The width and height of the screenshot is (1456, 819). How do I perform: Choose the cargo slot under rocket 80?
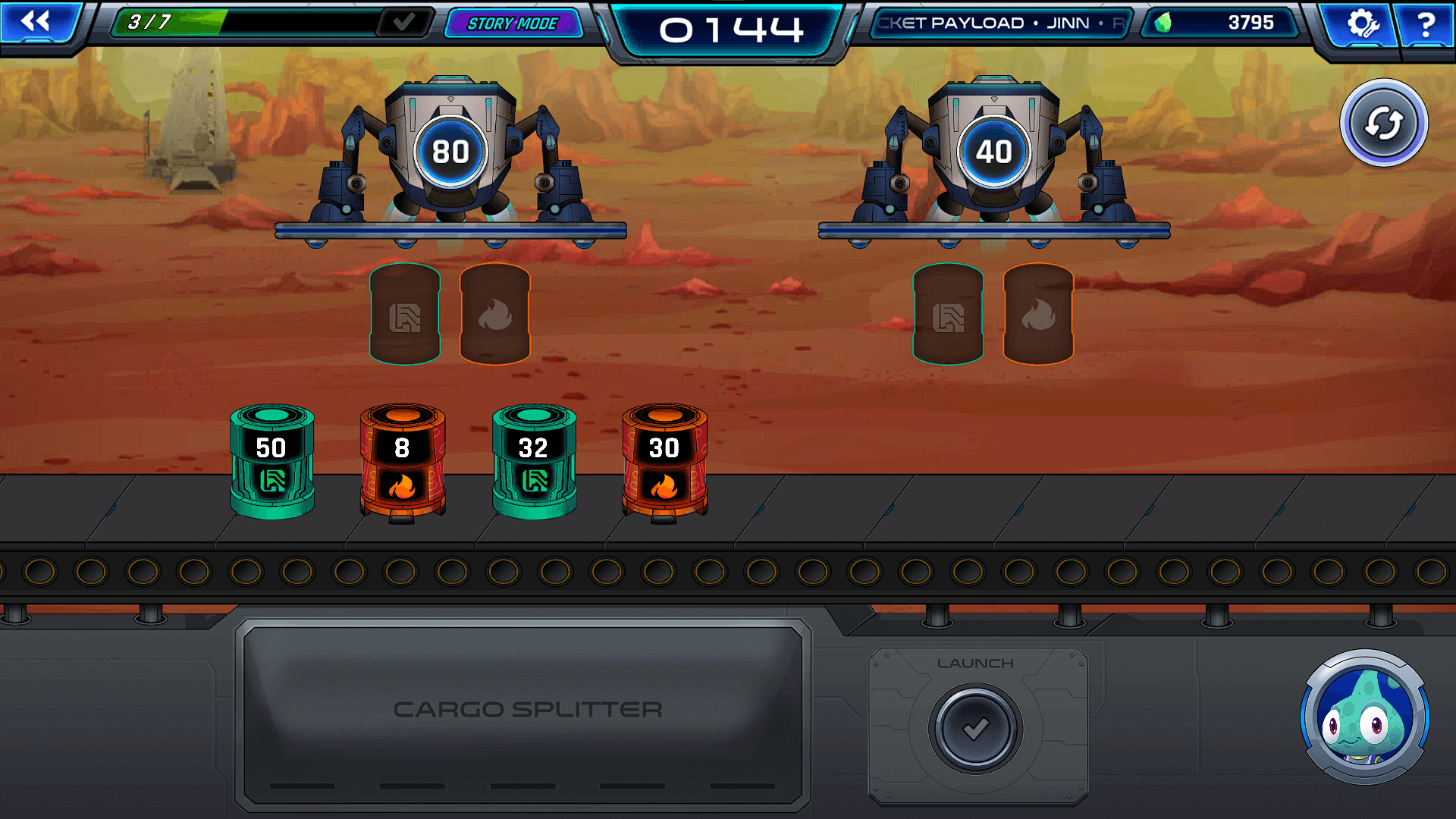405,314
